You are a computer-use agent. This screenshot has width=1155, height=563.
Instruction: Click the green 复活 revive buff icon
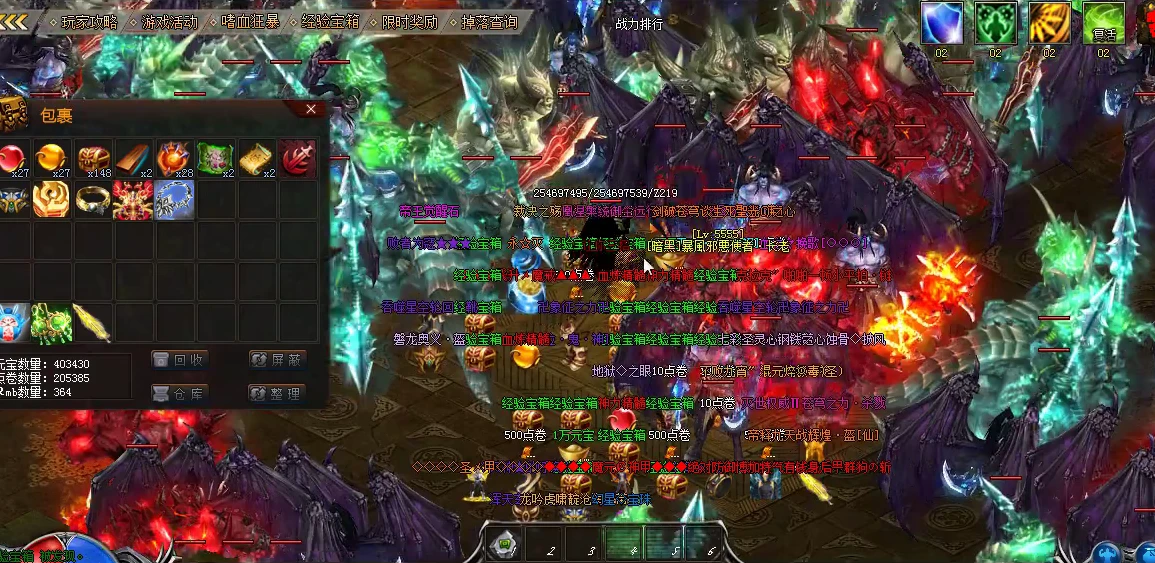tap(1103, 23)
